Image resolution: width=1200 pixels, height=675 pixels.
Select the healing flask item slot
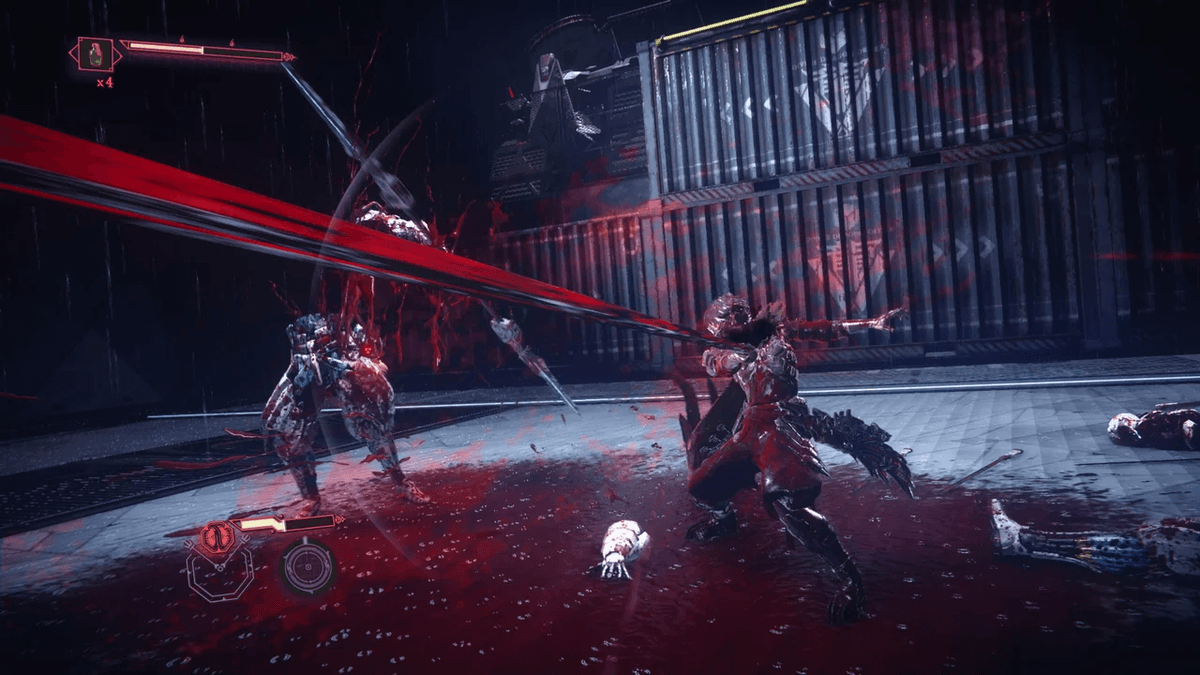[97, 53]
